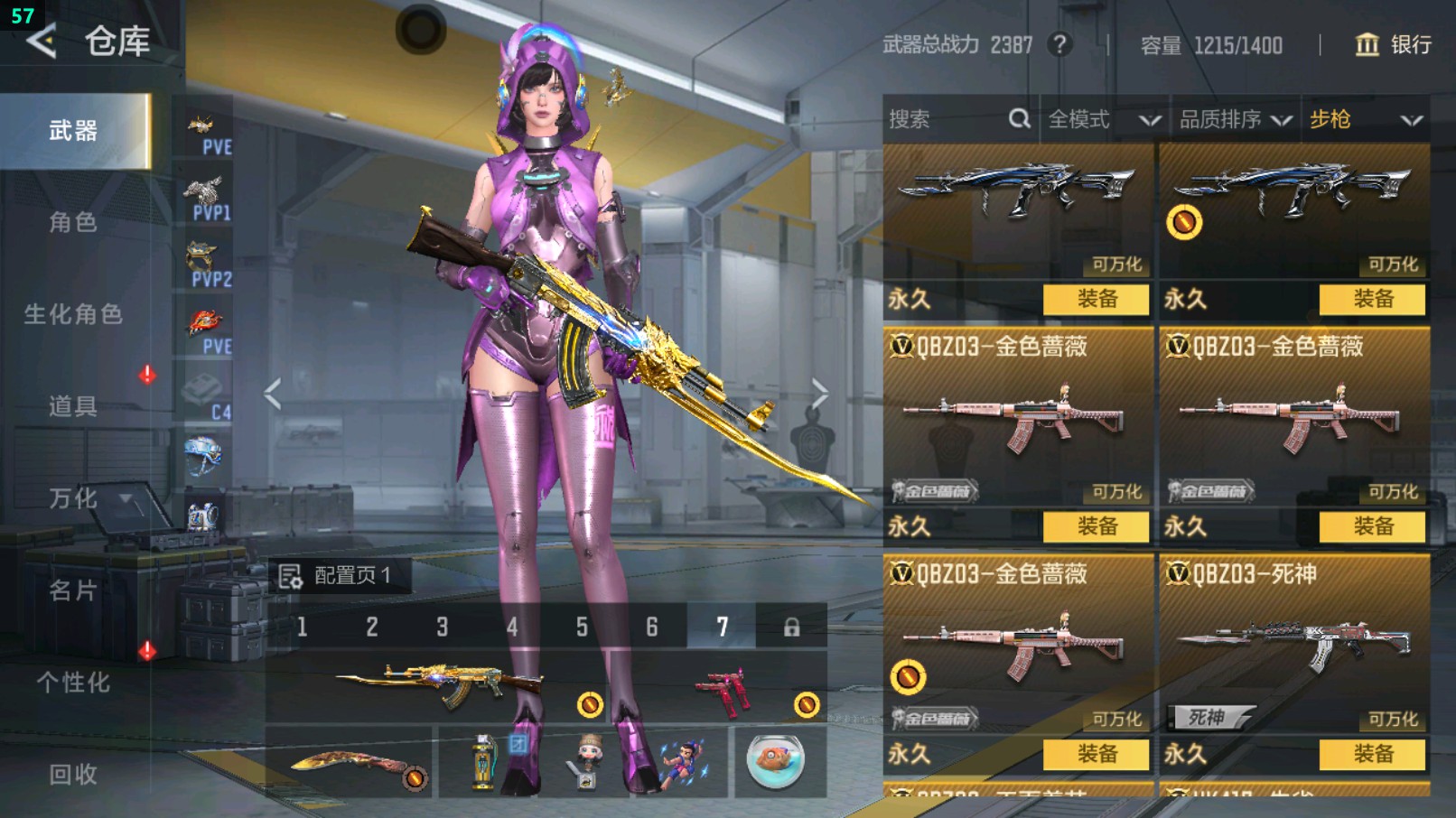The image size is (1456, 818).
Task: Switch to the 个性化 tab
Action: tap(73, 683)
